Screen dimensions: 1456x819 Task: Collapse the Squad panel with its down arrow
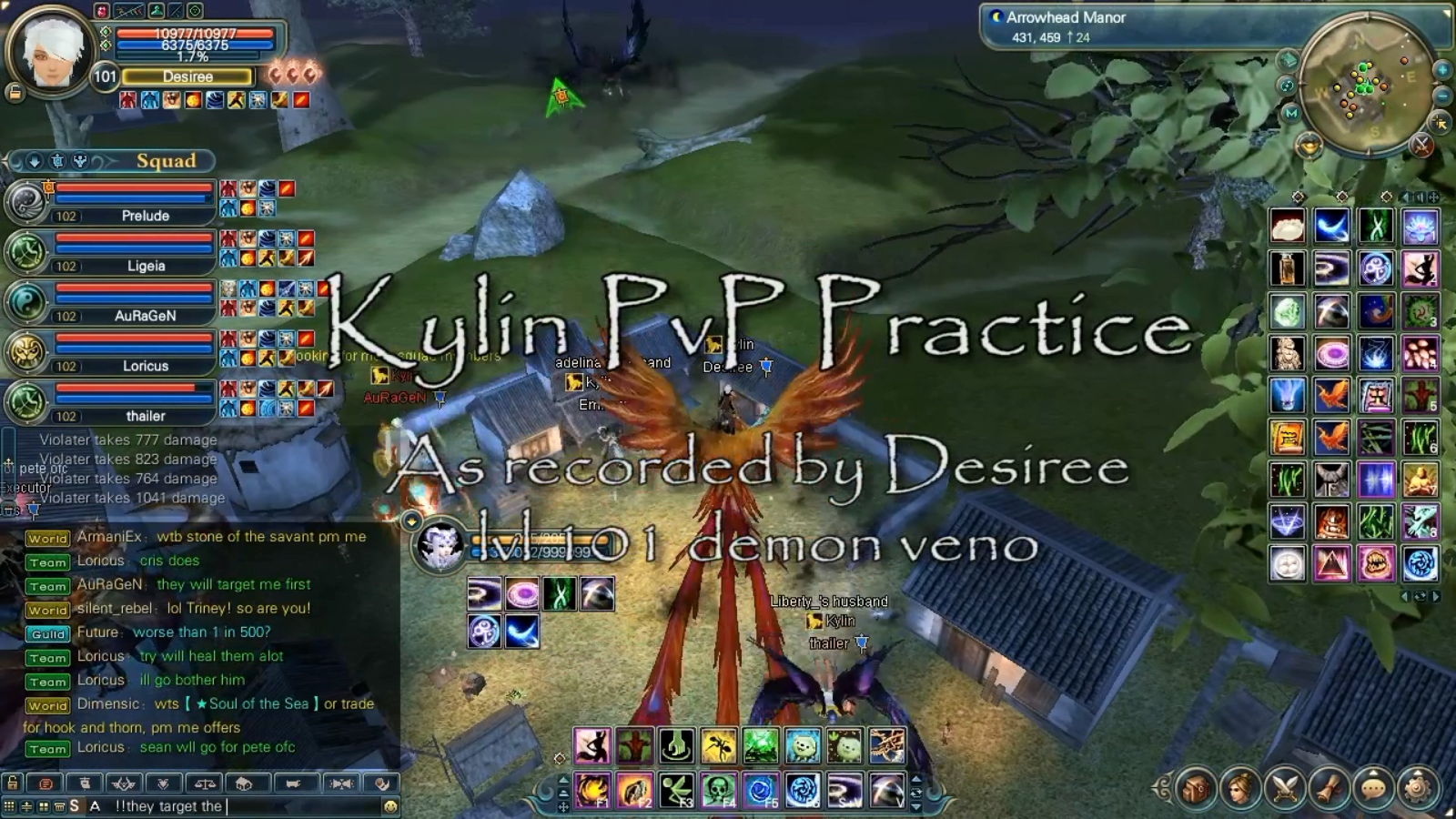[x=35, y=162]
